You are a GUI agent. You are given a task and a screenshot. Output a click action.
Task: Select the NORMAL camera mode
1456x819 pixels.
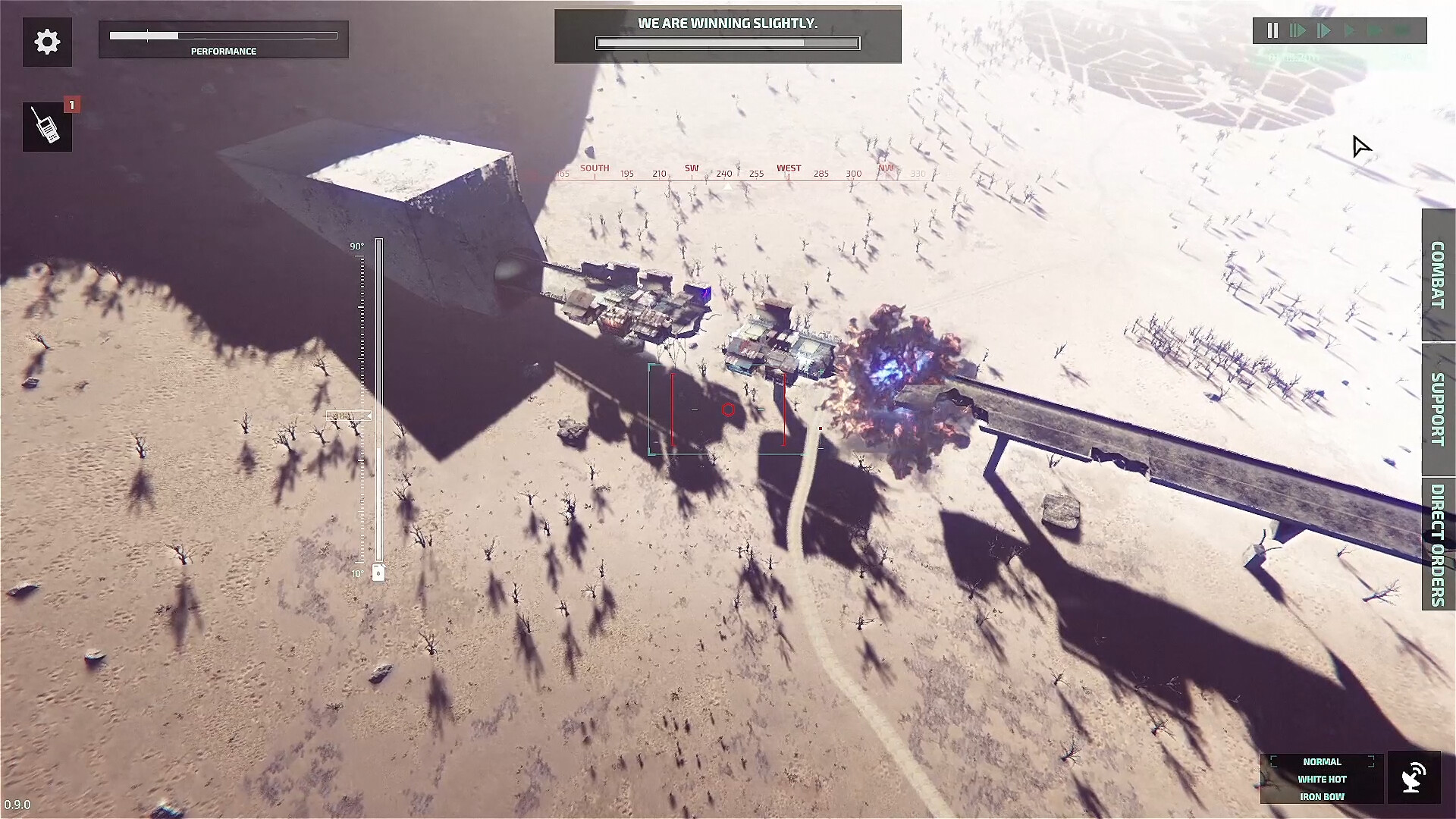click(x=1322, y=761)
